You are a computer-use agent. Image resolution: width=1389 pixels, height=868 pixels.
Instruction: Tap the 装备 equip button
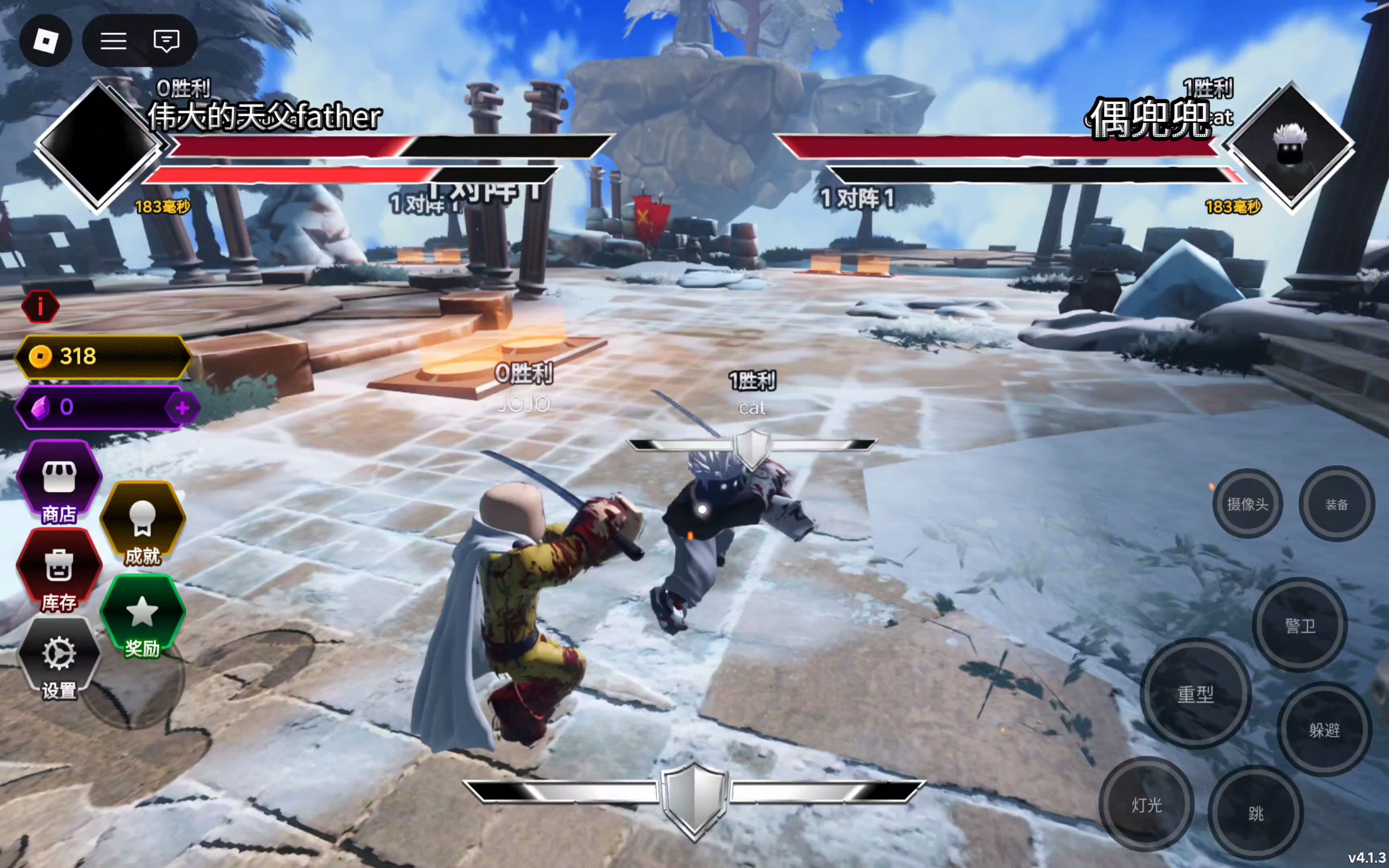point(1336,504)
